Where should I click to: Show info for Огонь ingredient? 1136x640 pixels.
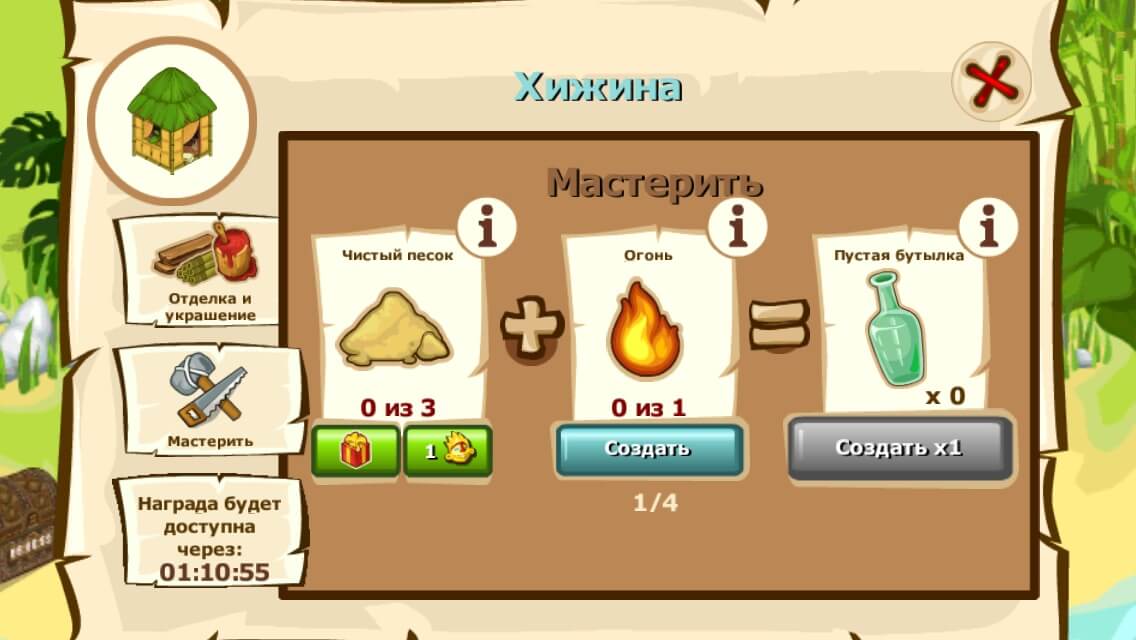coord(737,229)
